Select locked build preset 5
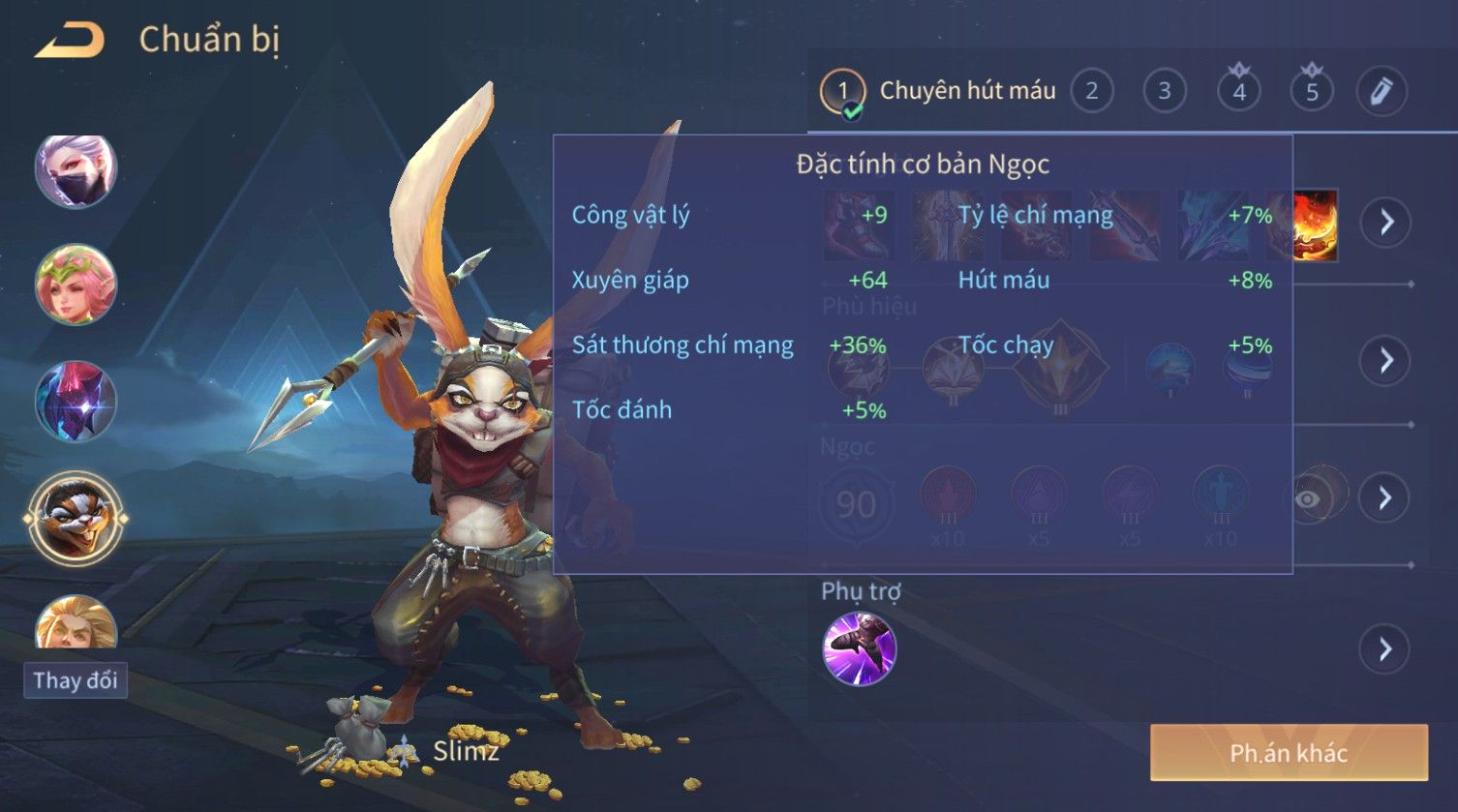 1312,92
